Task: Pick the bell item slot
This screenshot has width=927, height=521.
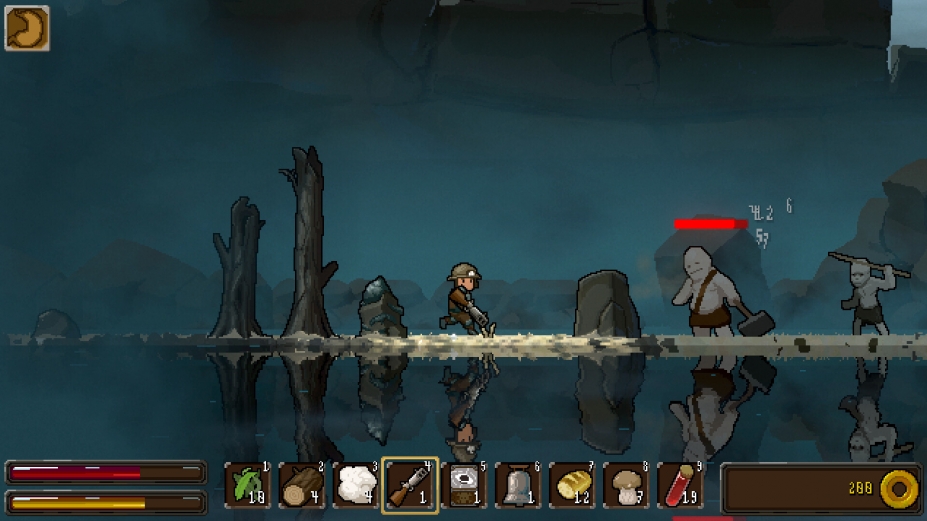Action: click(x=518, y=486)
